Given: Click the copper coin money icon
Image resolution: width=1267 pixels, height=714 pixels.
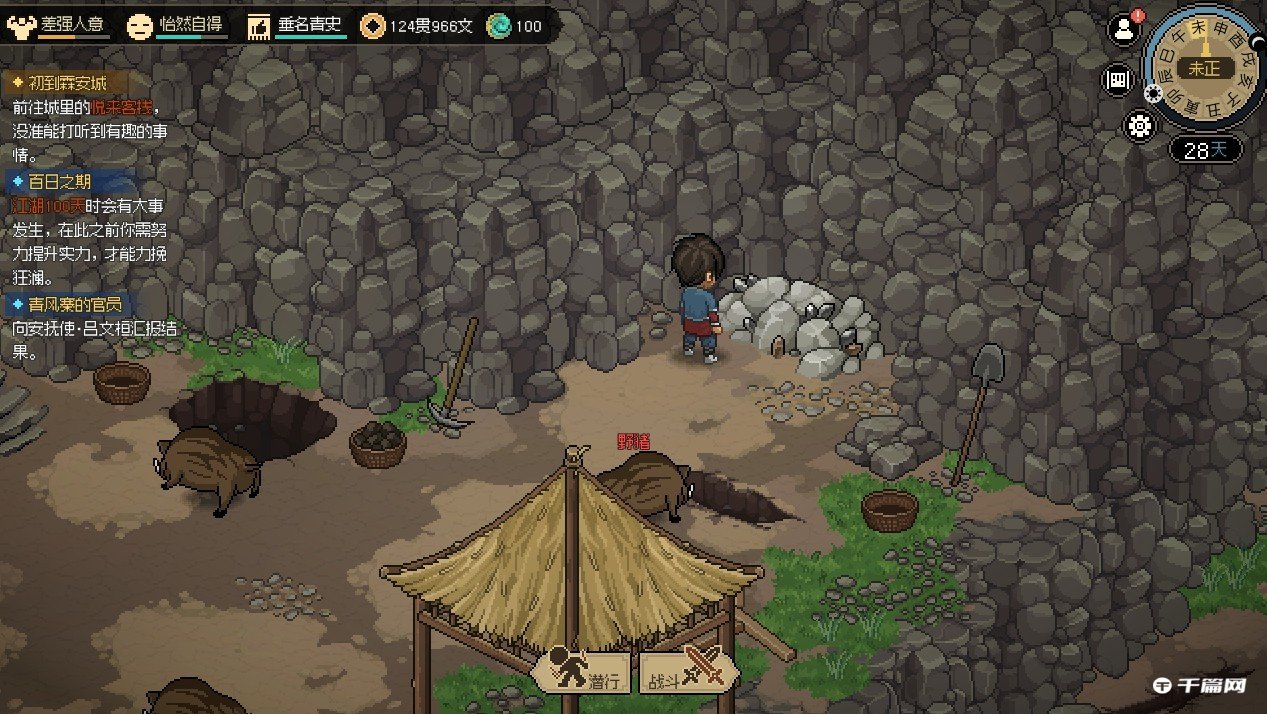Looking at the screenshot, I should [373, 26].
